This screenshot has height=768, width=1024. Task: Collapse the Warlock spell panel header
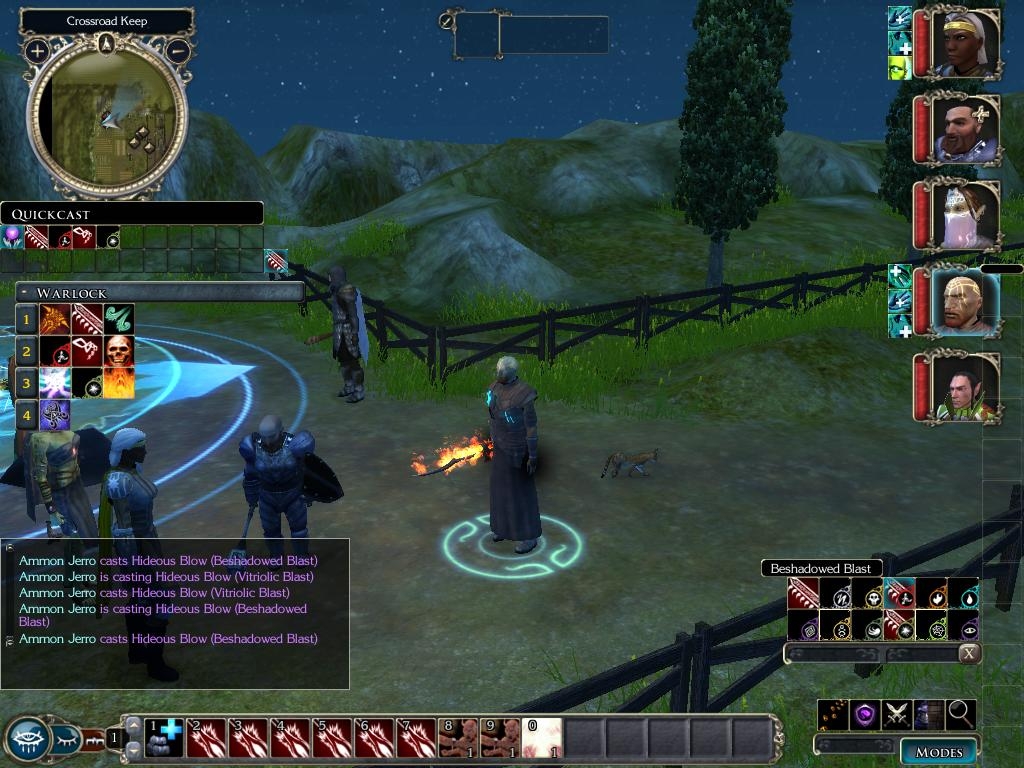pos(24,292)
